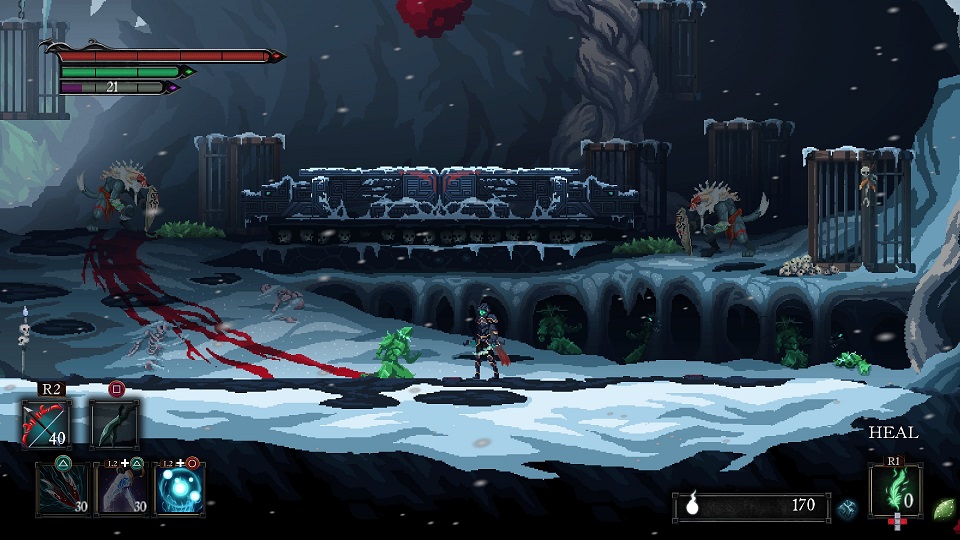Select the blue rune stone icon
Image resolution: width=960 pixels, height=540 pixels.
coord(847,508)
